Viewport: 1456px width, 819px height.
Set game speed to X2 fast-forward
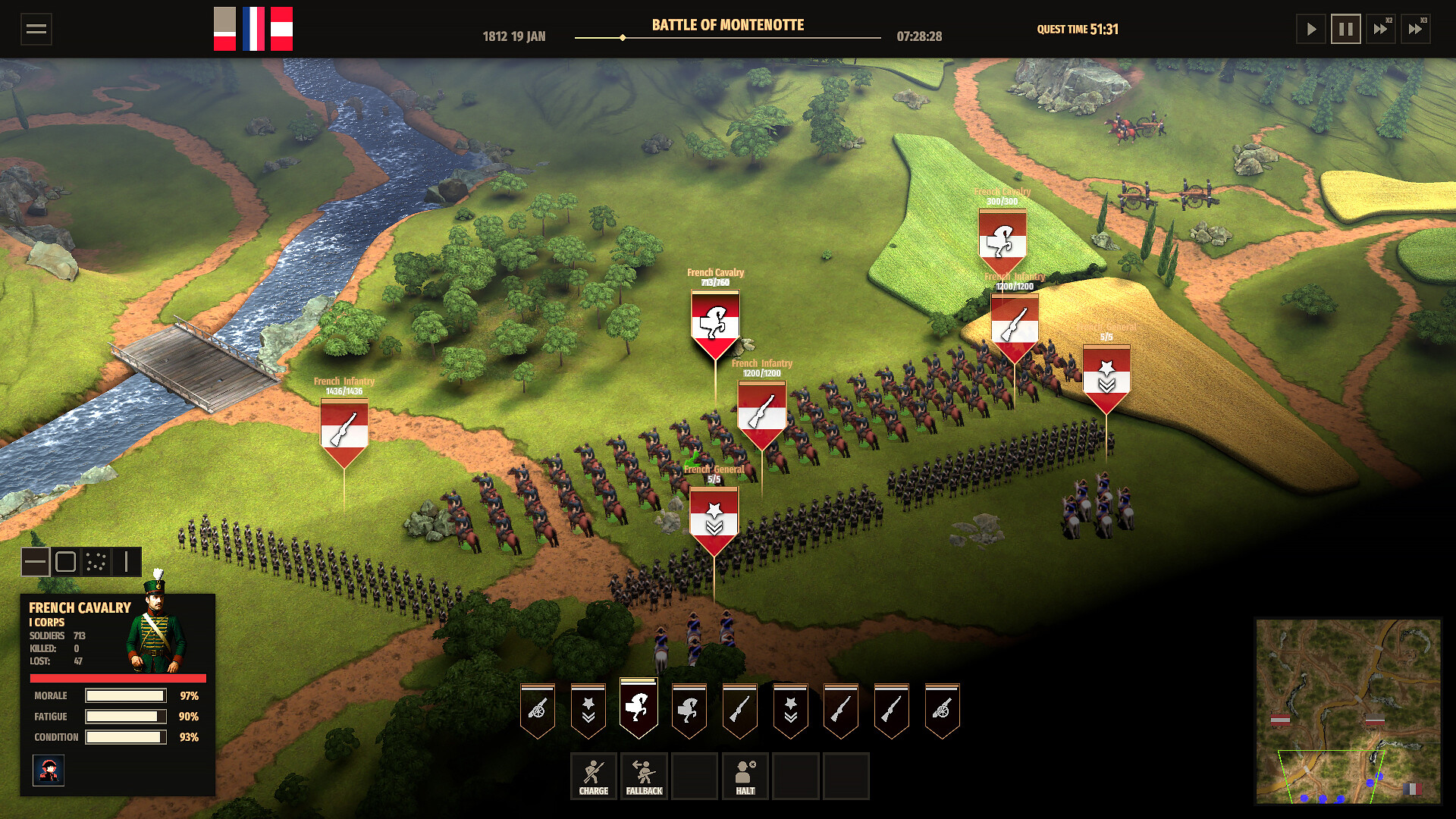[x=1380, y=30]
